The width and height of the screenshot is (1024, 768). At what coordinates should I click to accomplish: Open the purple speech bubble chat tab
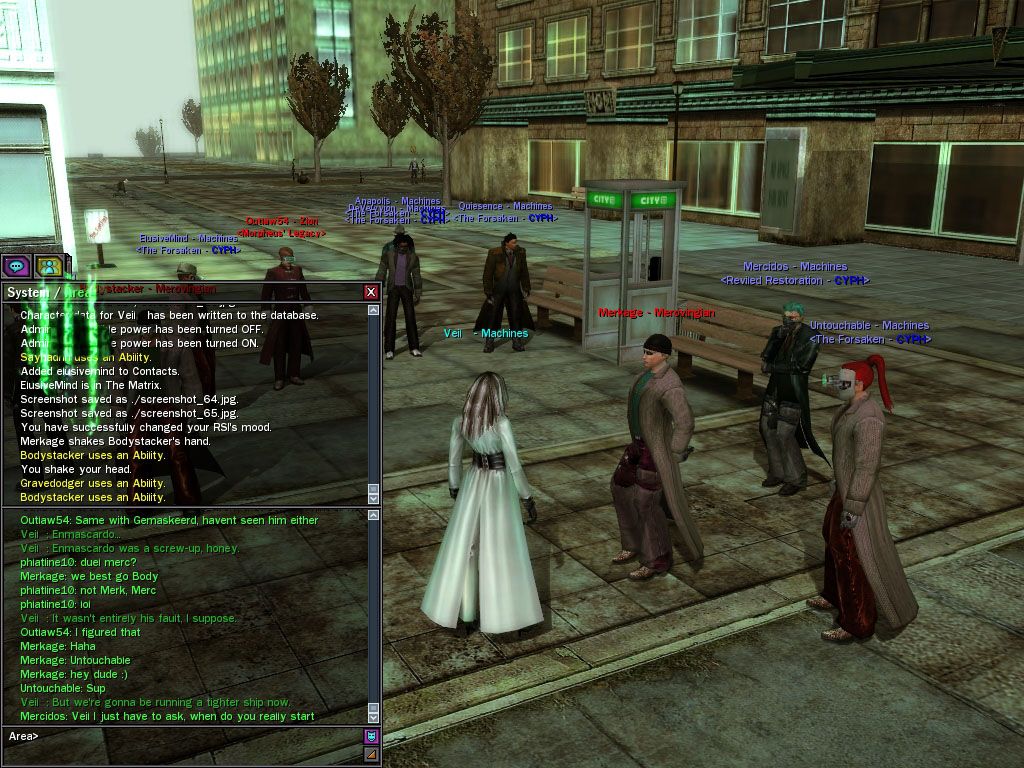pos(15,266)
